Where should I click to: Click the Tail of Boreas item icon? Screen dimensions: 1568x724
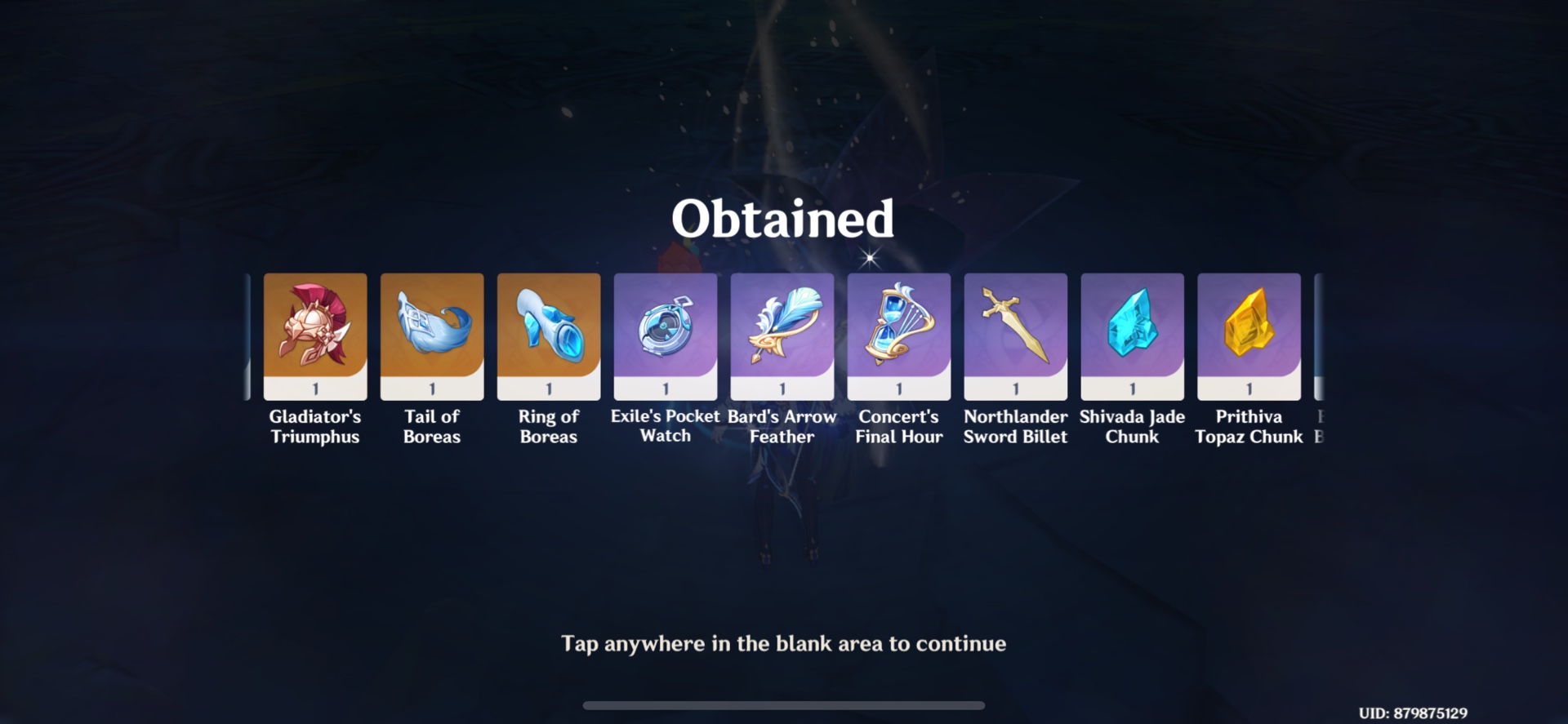click(432, 331)
